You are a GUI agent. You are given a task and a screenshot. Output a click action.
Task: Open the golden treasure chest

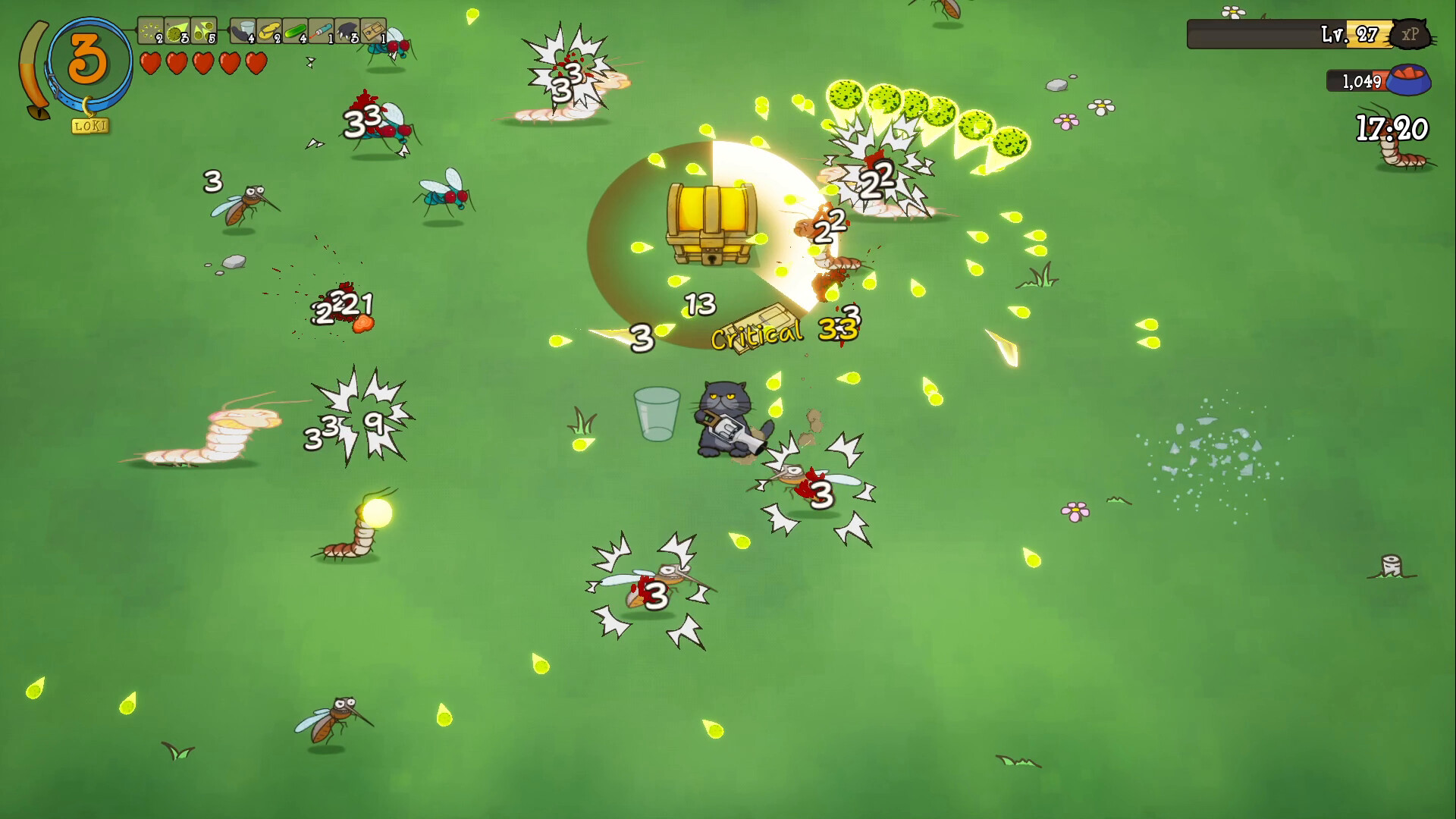coord(711,224)
